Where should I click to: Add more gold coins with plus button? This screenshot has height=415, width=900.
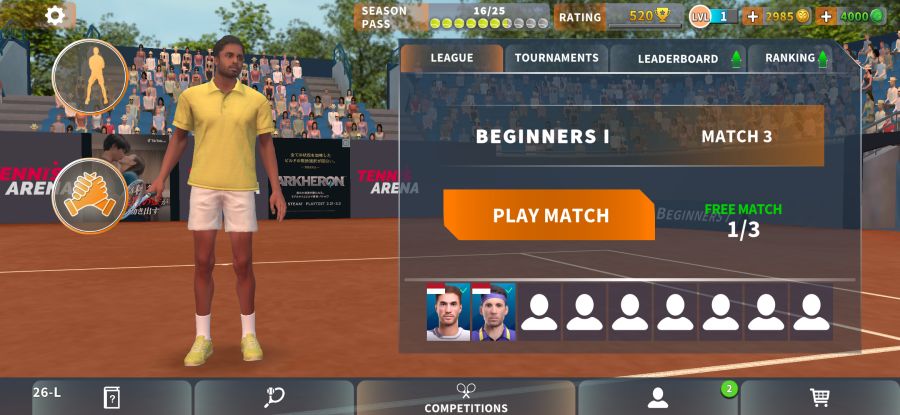click(753, 16)
